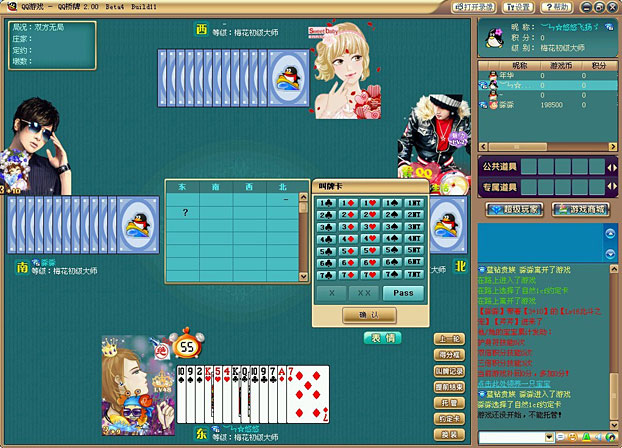Select the 4 spades bid
This screenshot has height=448, width=622.
coord(392,239)
